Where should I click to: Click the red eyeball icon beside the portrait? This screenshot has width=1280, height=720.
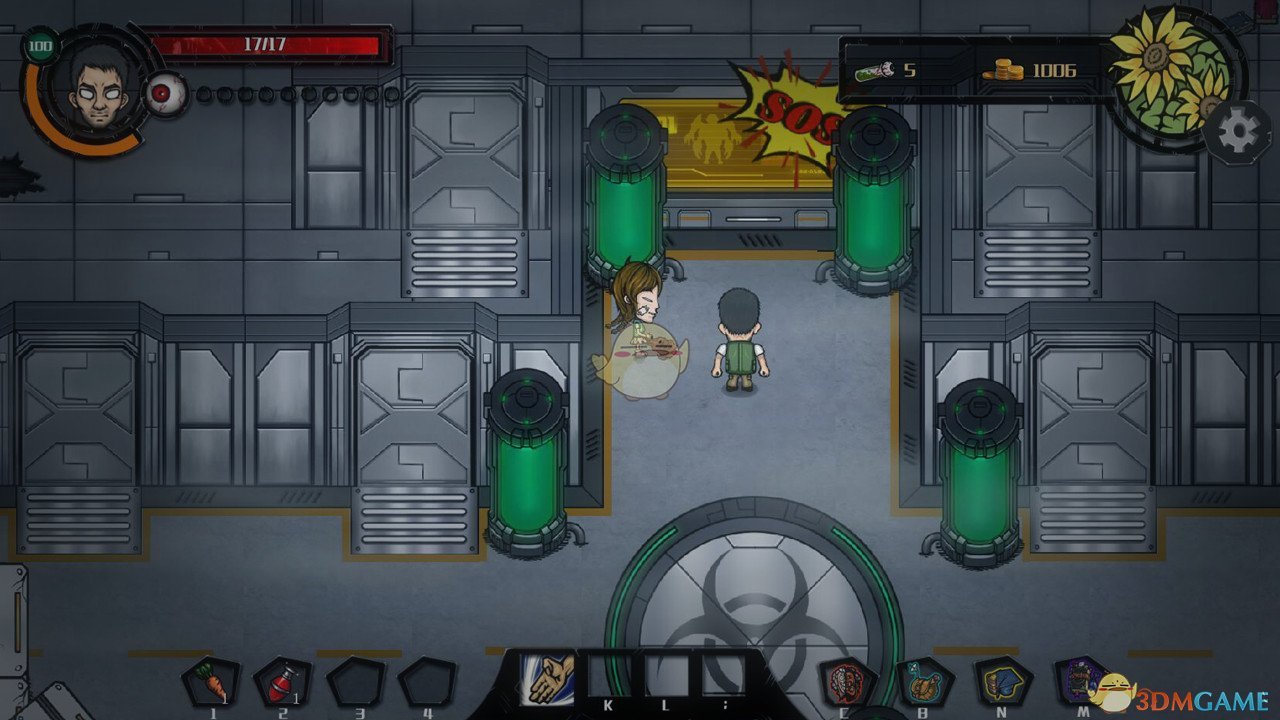click(x=162, y=95)
